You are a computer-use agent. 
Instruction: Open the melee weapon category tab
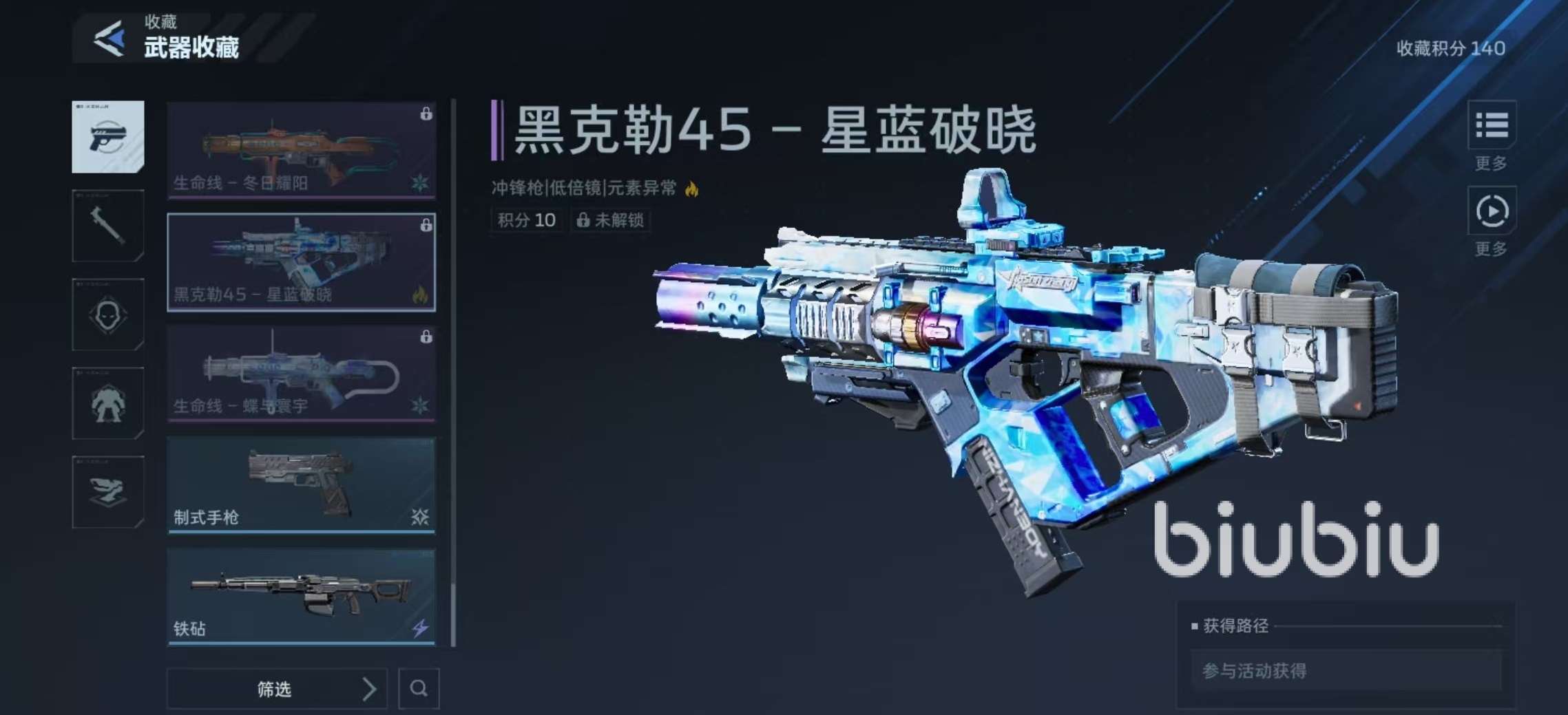click(x=108, y=226)
